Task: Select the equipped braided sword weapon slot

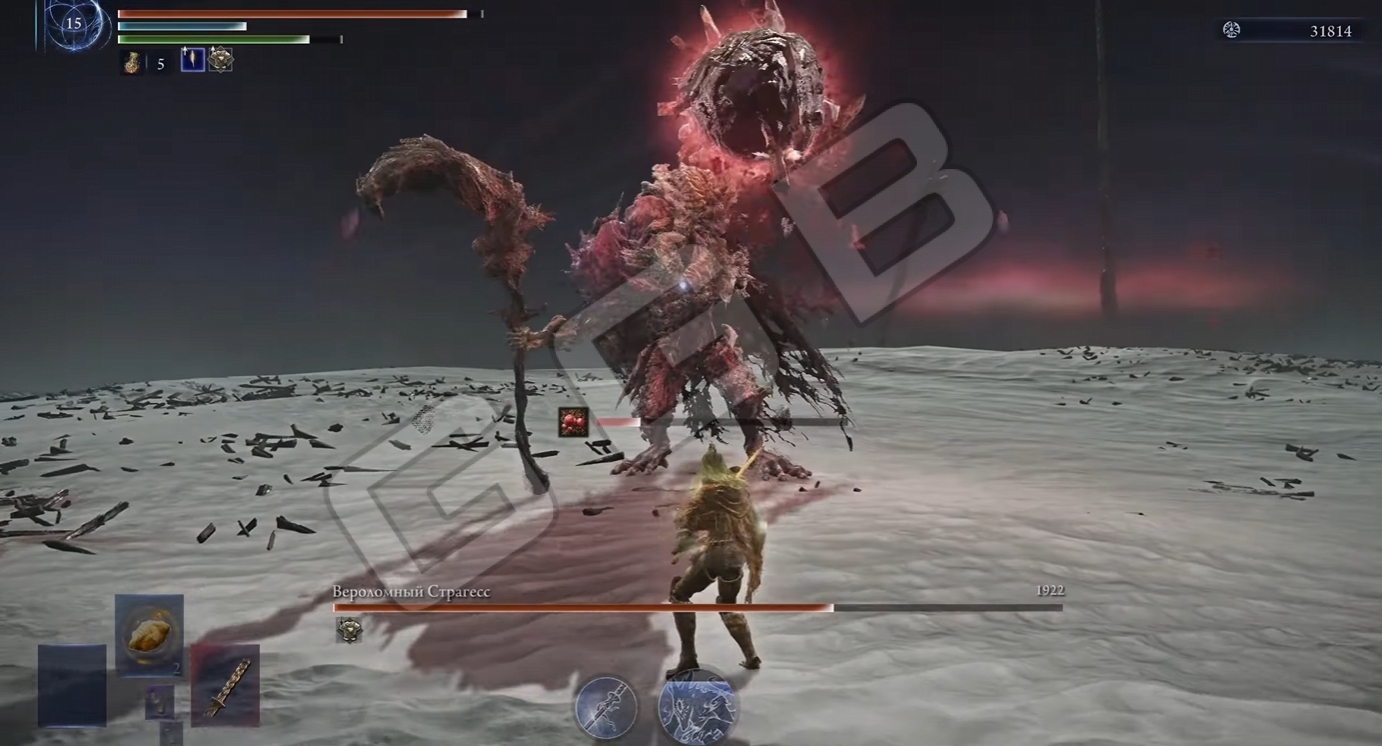Action: point(225,684)
